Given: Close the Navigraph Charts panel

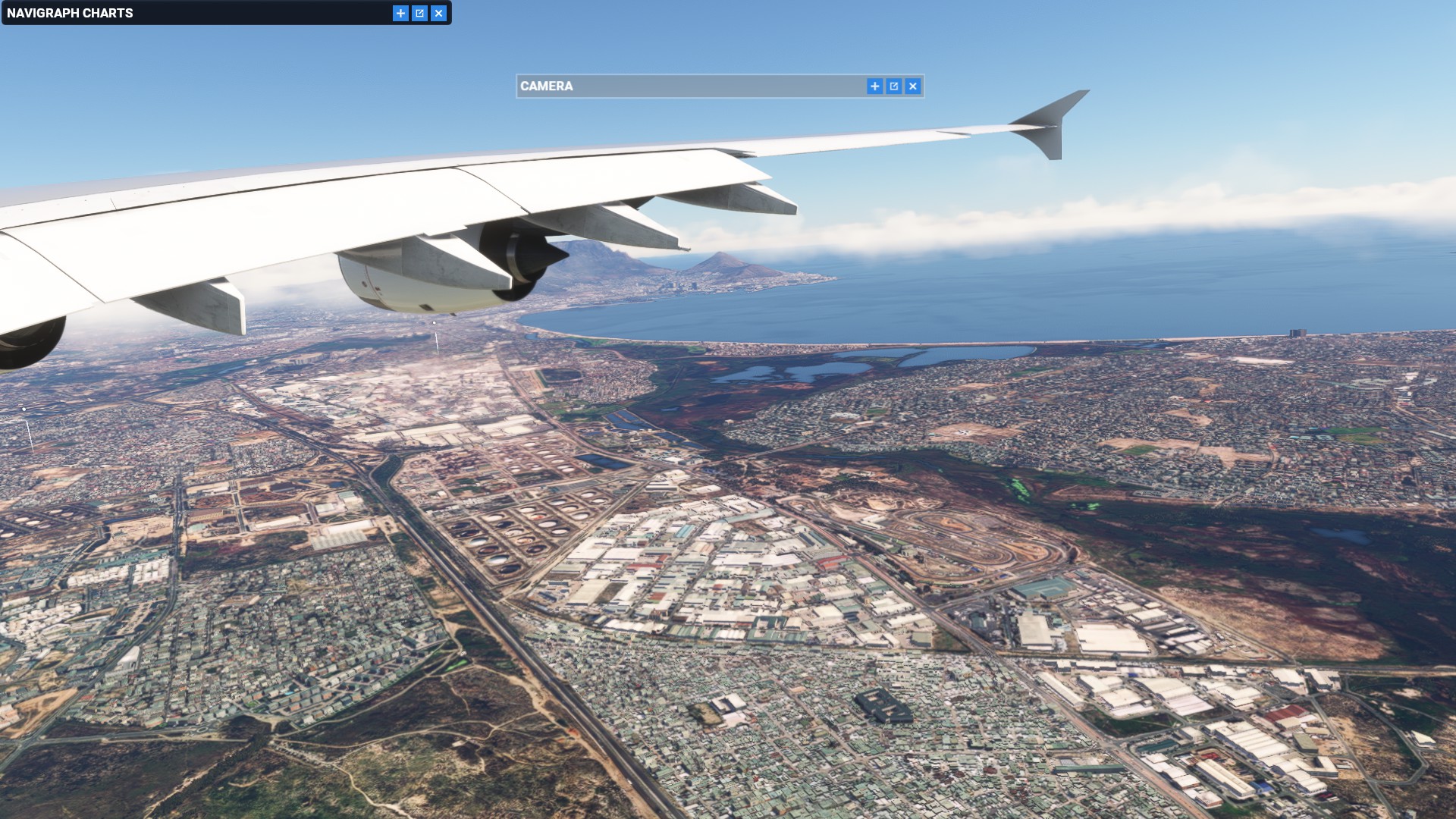Looking at the screenshot, I should (x=438, y=13).
